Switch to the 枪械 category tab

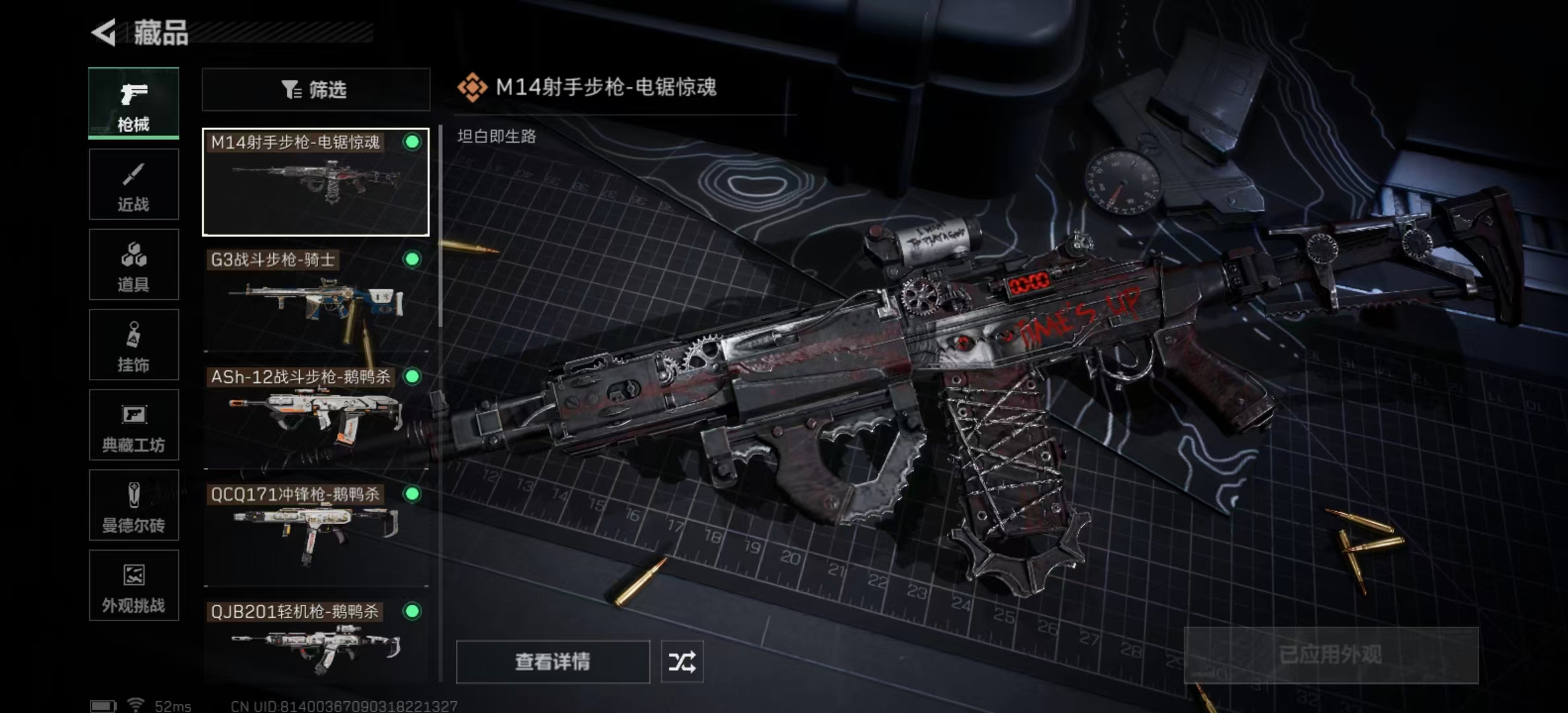click(x=133, y=103)
